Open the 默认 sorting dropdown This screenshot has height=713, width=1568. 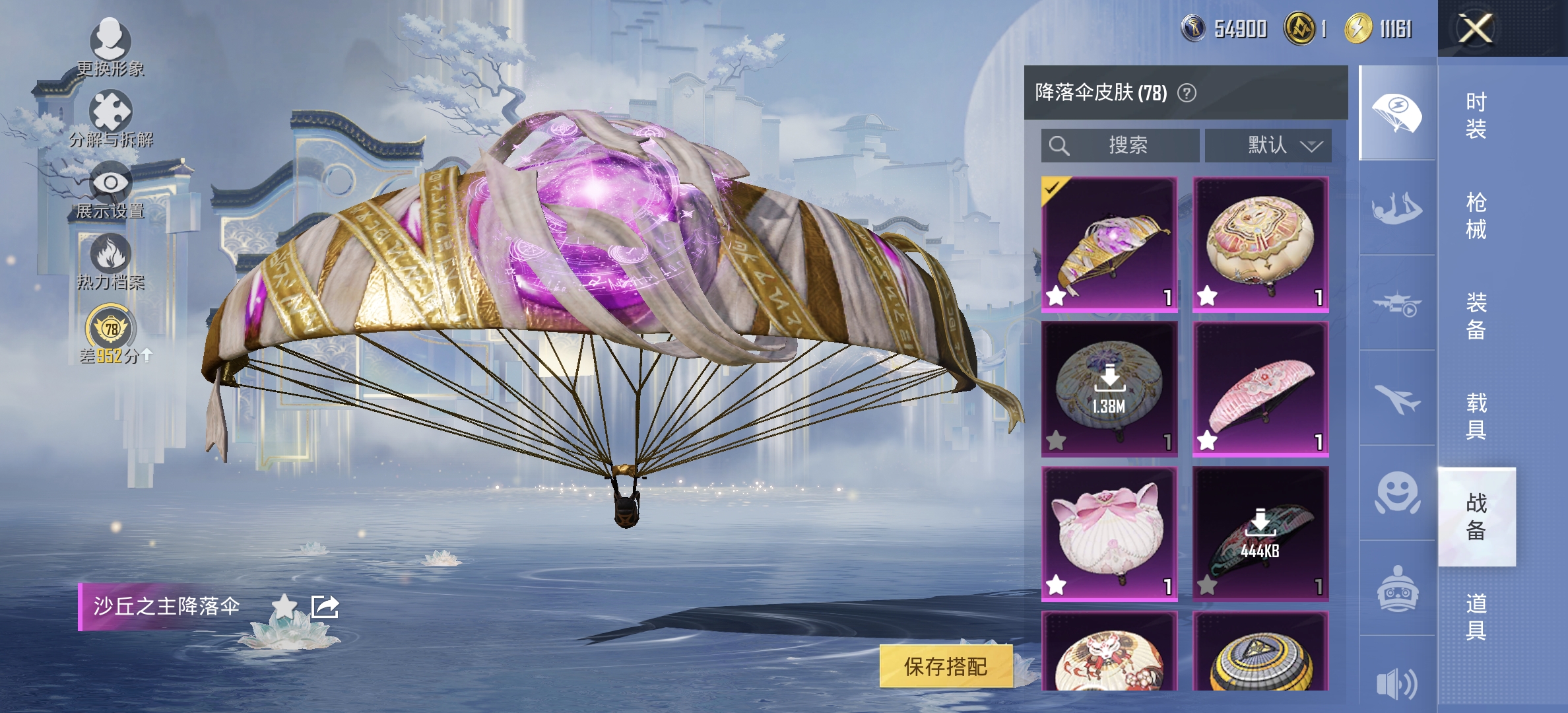[1268, 146]
